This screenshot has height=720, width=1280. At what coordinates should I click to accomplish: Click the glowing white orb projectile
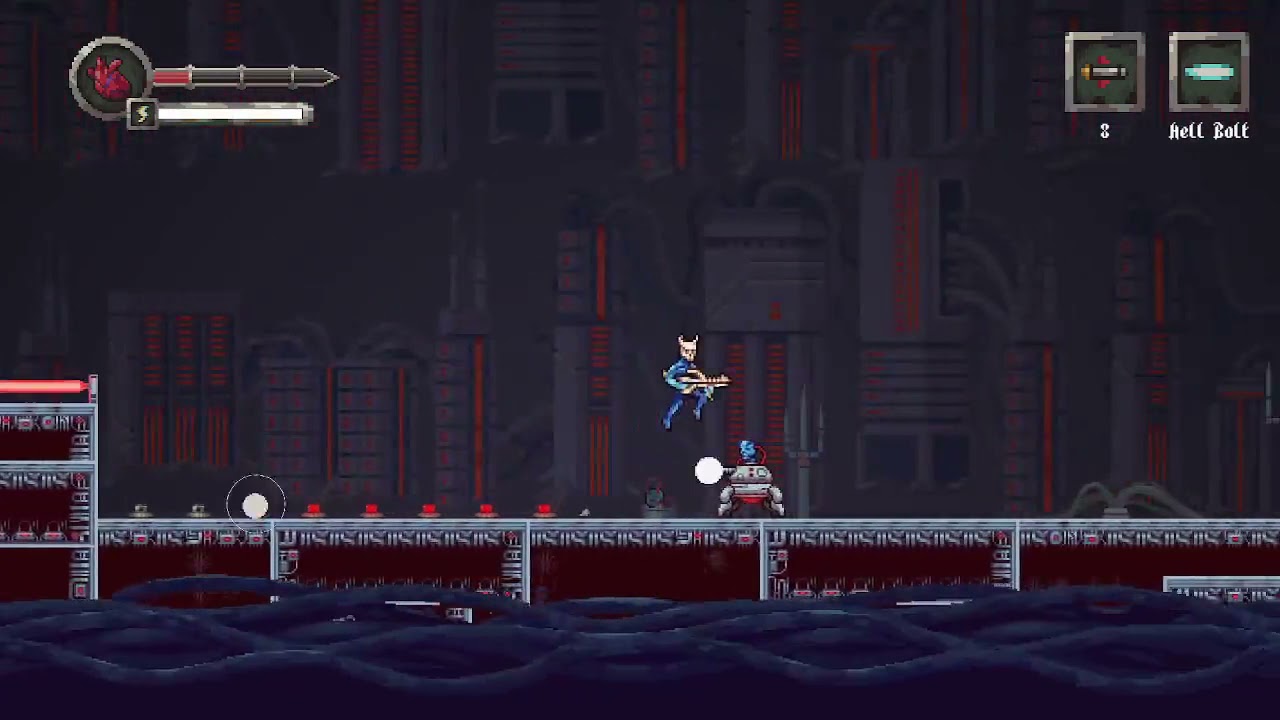click(707, 471)
